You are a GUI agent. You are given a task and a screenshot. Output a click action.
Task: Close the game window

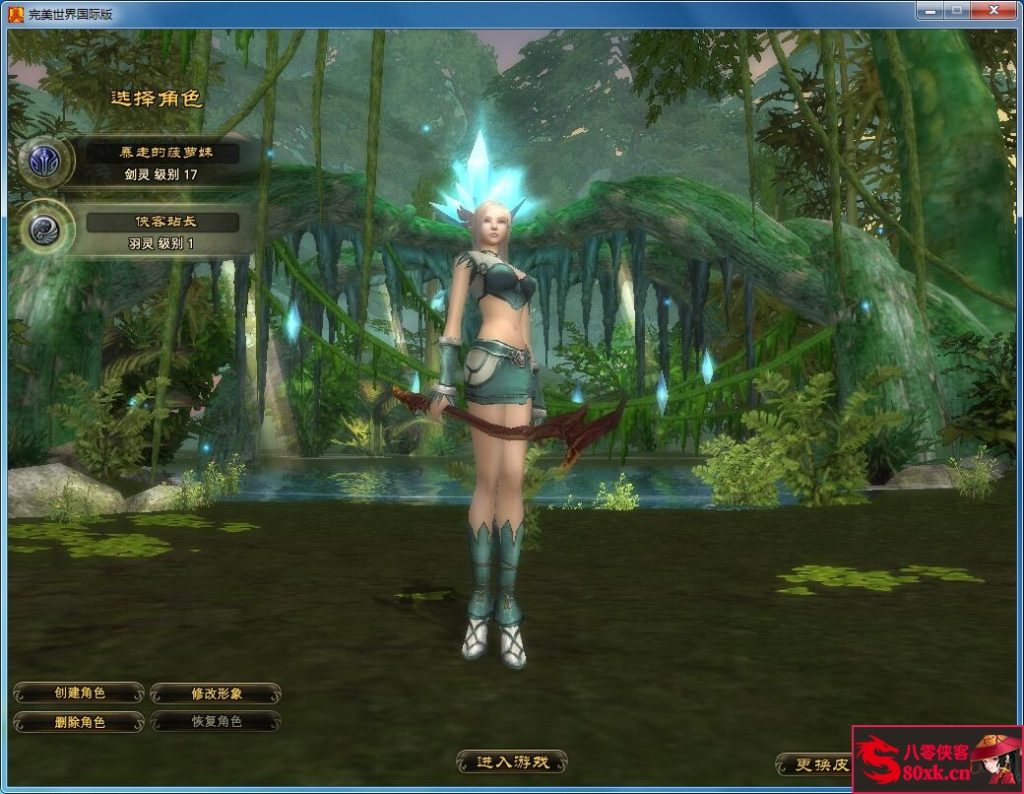tap(994, 9)
